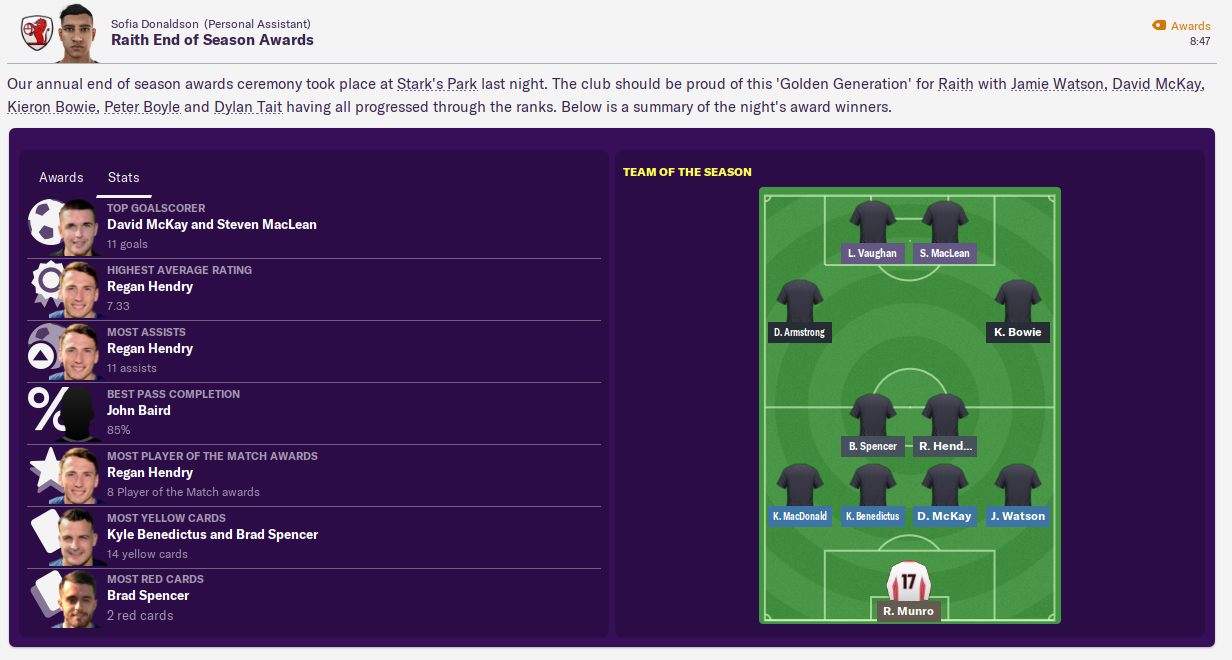This screenshot has width=1232, height=660.
Task: Open John Baird's best pass completion entry
Action: (139, 411)
